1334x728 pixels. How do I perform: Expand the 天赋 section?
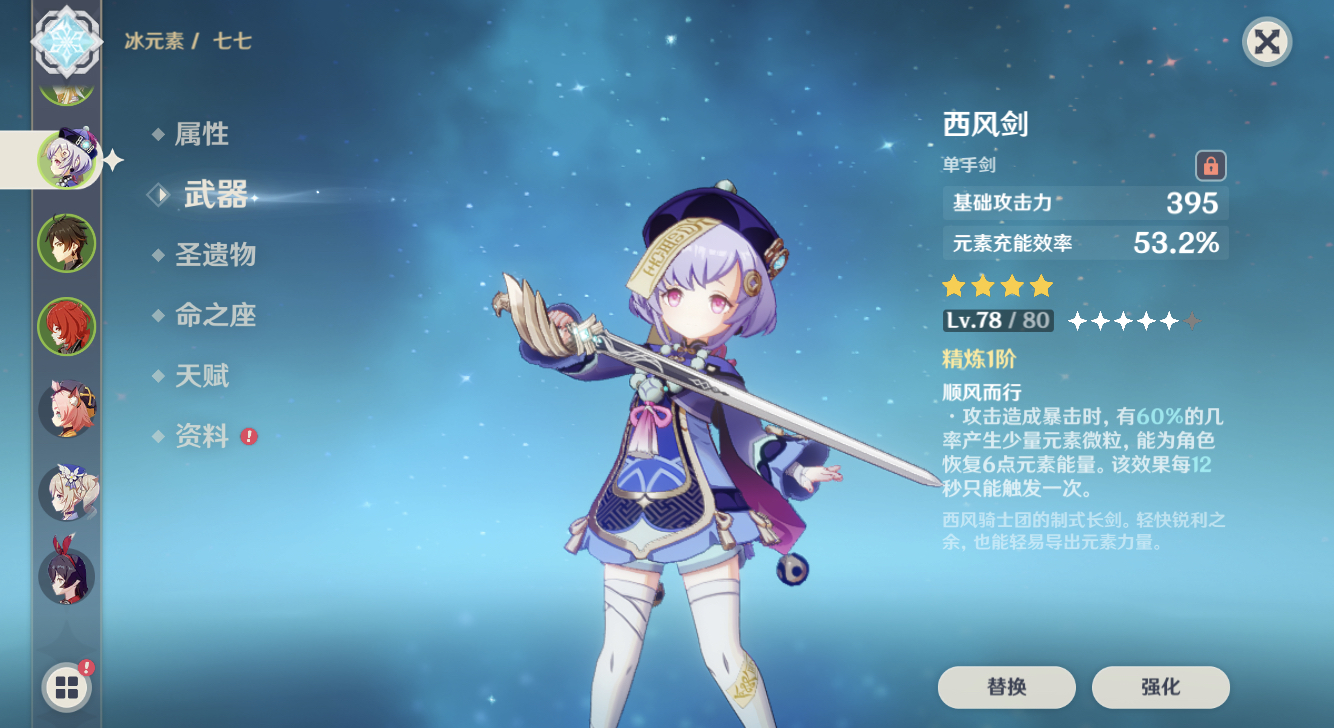[x=204, y=376]
